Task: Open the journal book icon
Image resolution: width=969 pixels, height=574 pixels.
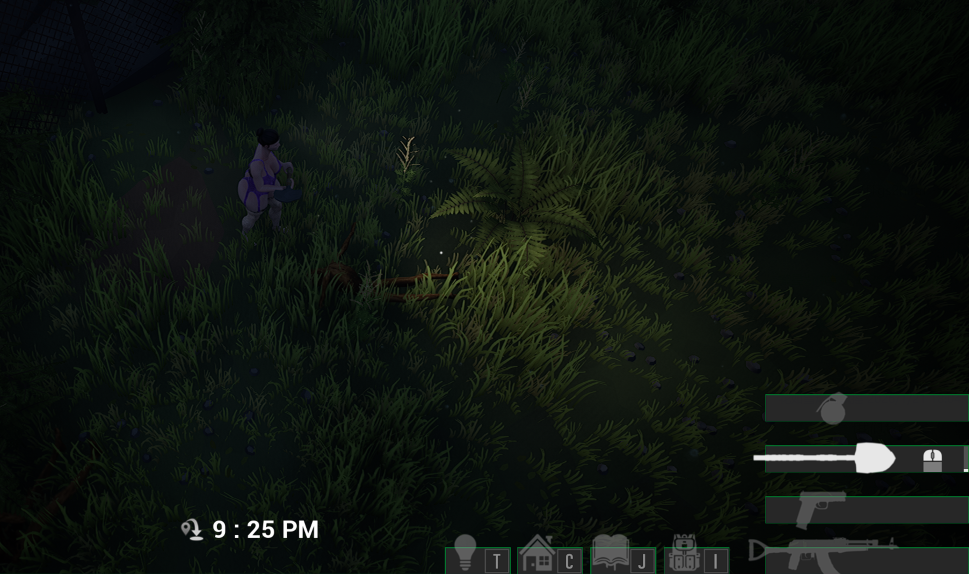Action: click(610, 553)
